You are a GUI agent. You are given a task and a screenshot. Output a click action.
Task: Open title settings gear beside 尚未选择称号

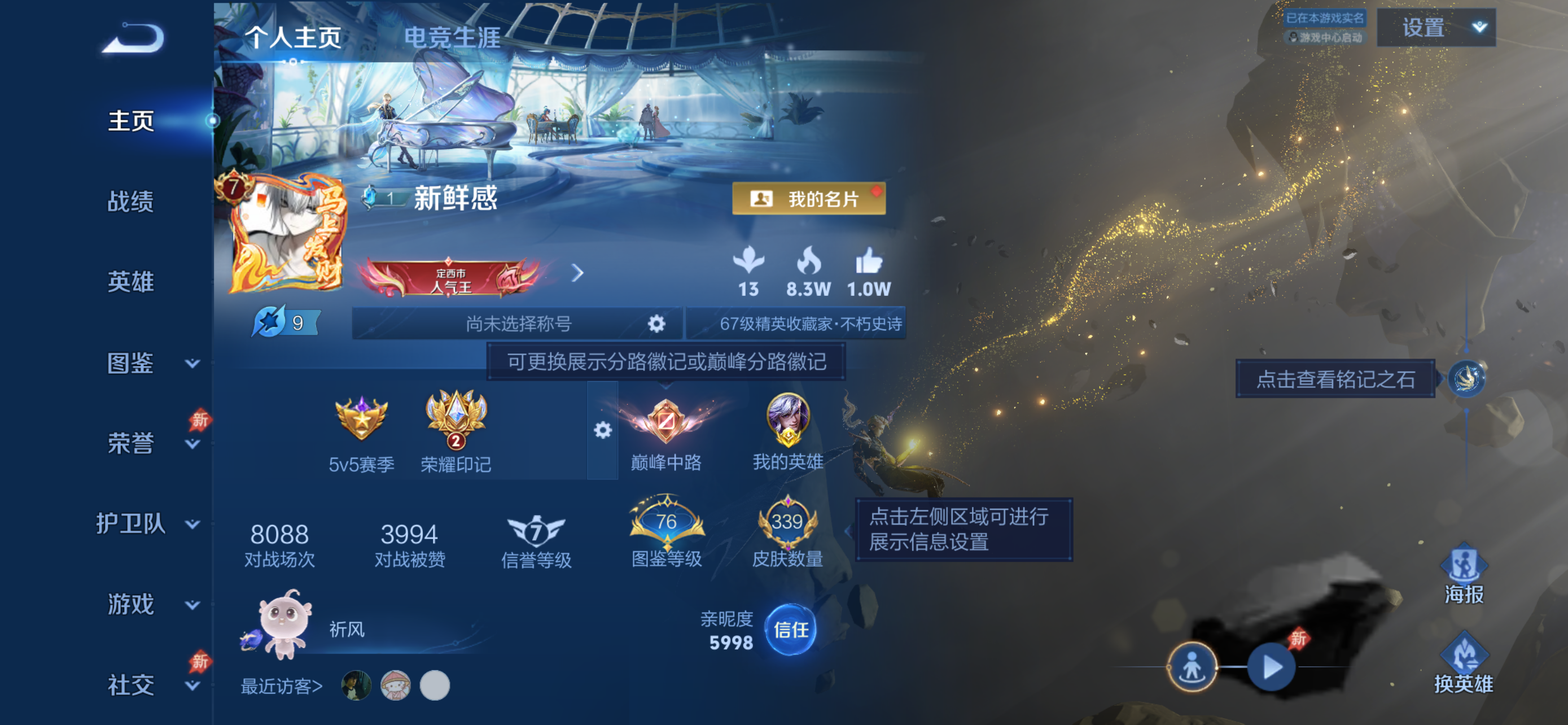pos(656,324)
